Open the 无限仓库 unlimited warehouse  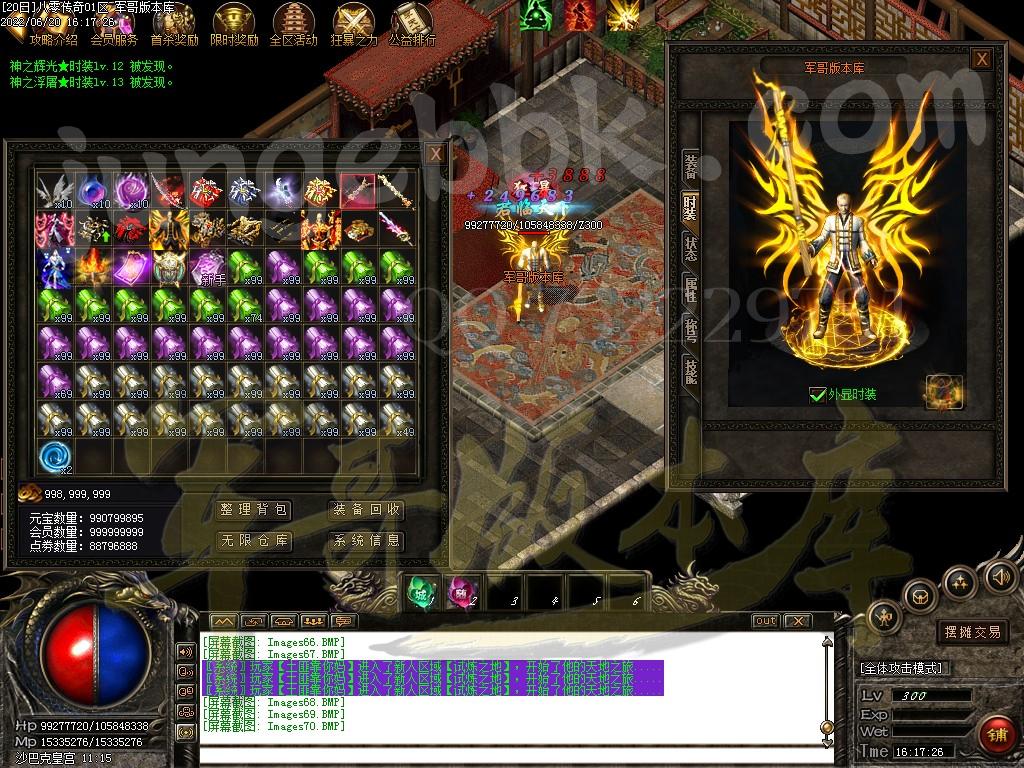(254, 541)
